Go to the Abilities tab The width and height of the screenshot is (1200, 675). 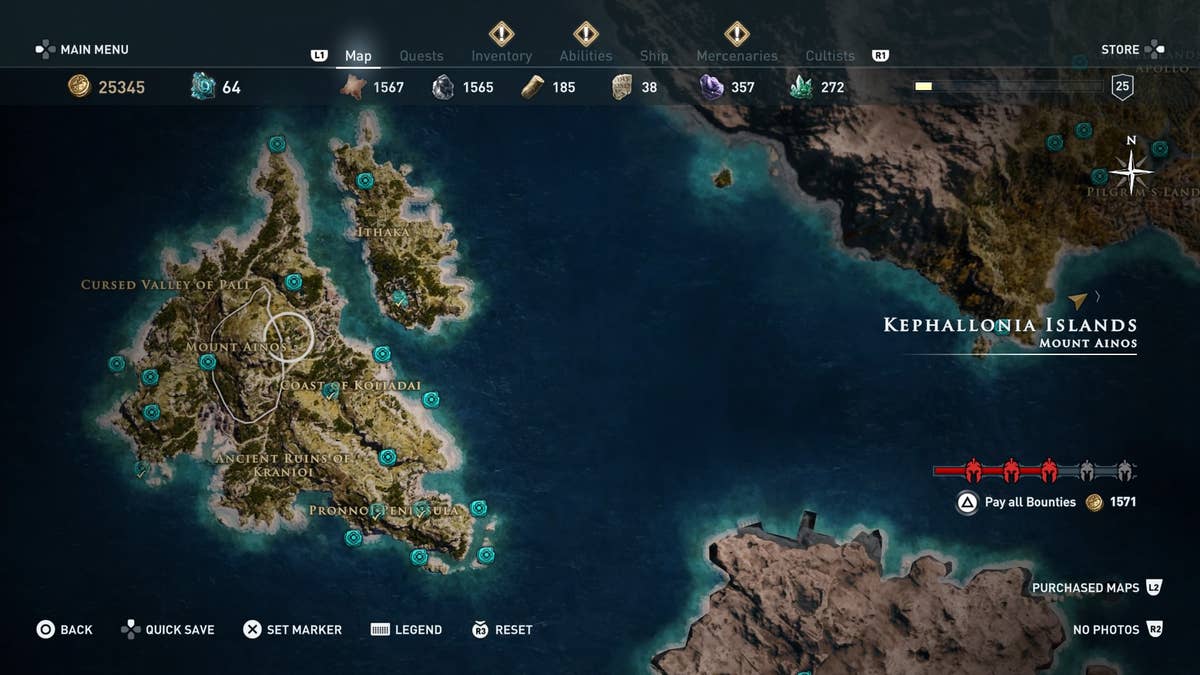tap(585, 56)
